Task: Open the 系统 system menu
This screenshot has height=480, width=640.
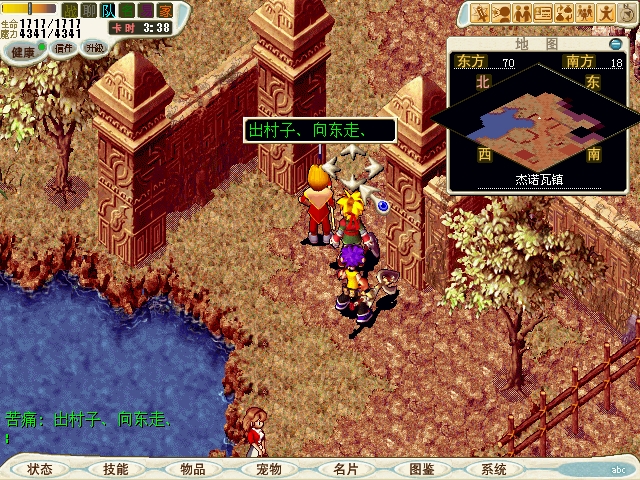Action: (x=493, y=469)
